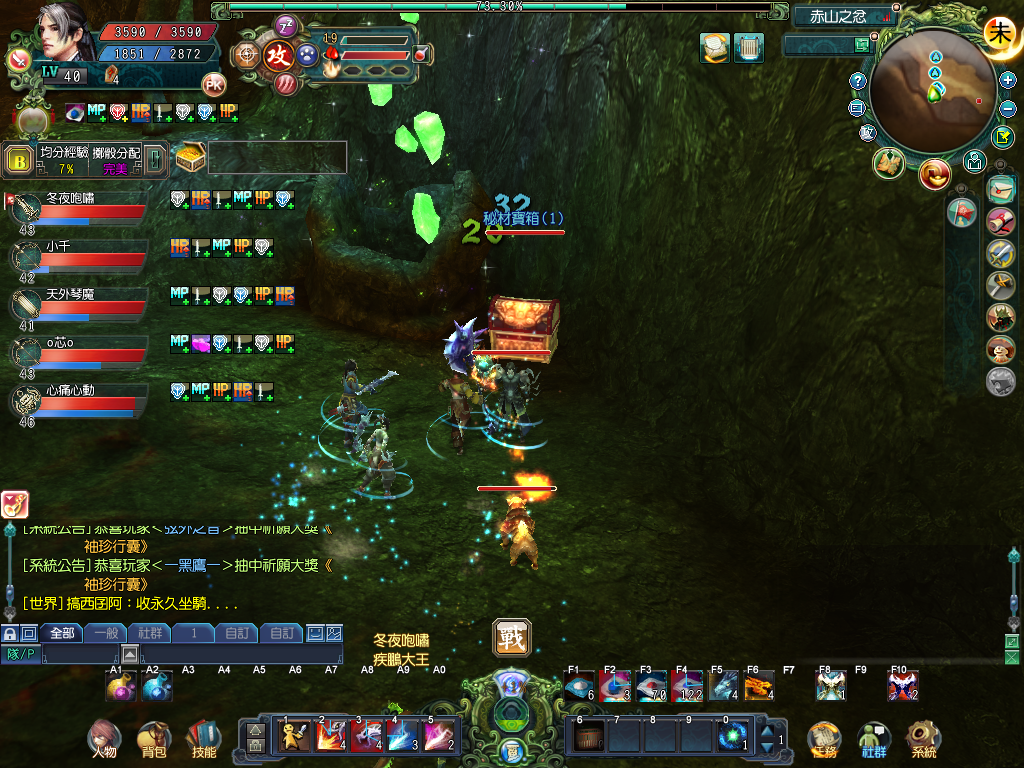The image size is (1024, 768).
Task: Open the 社群 community menu
Action: (x=874, y=739)
